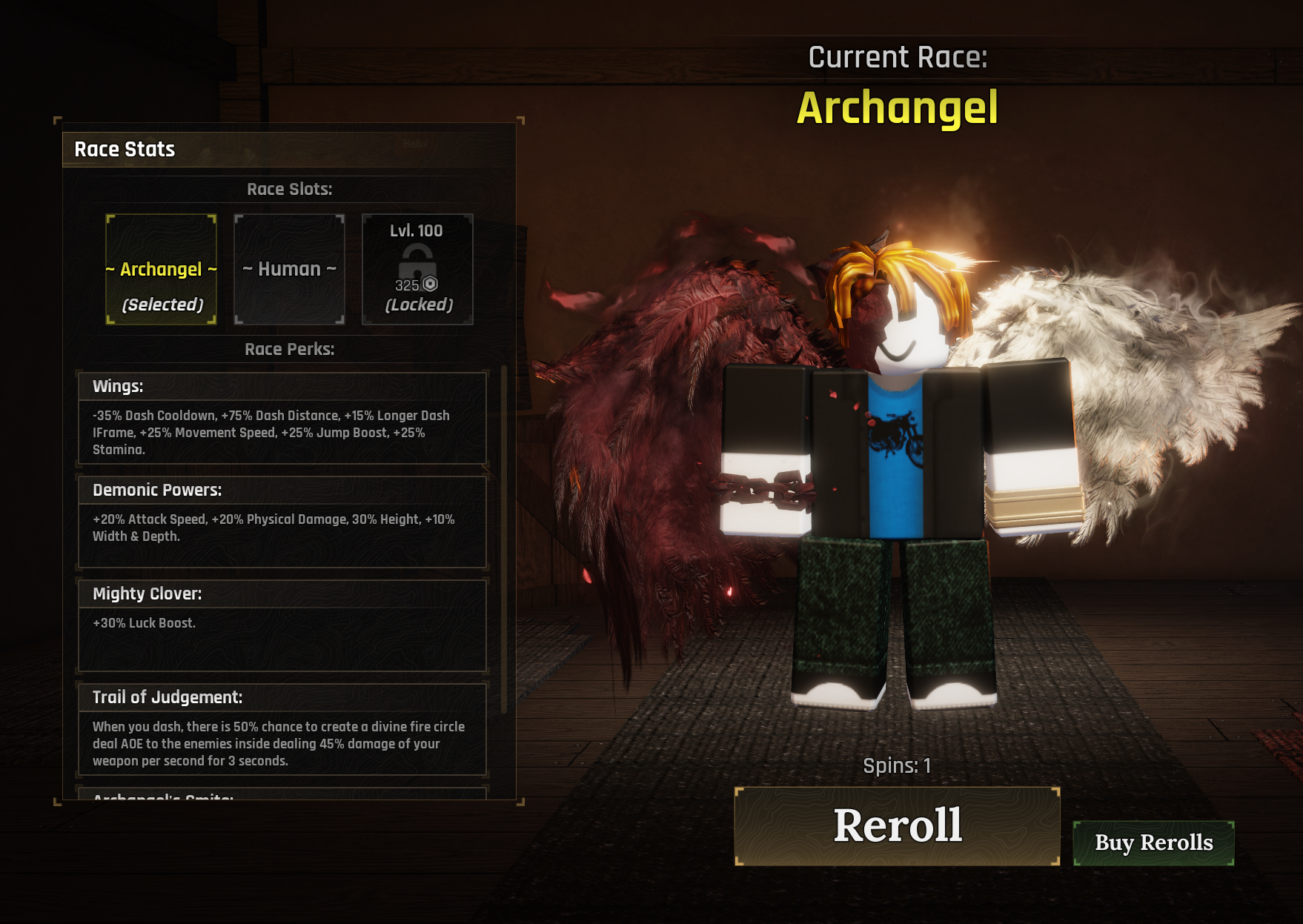The image size is (1303, 924).
Task: Select the Wings perk entry
Action: (x=282, y=419)
